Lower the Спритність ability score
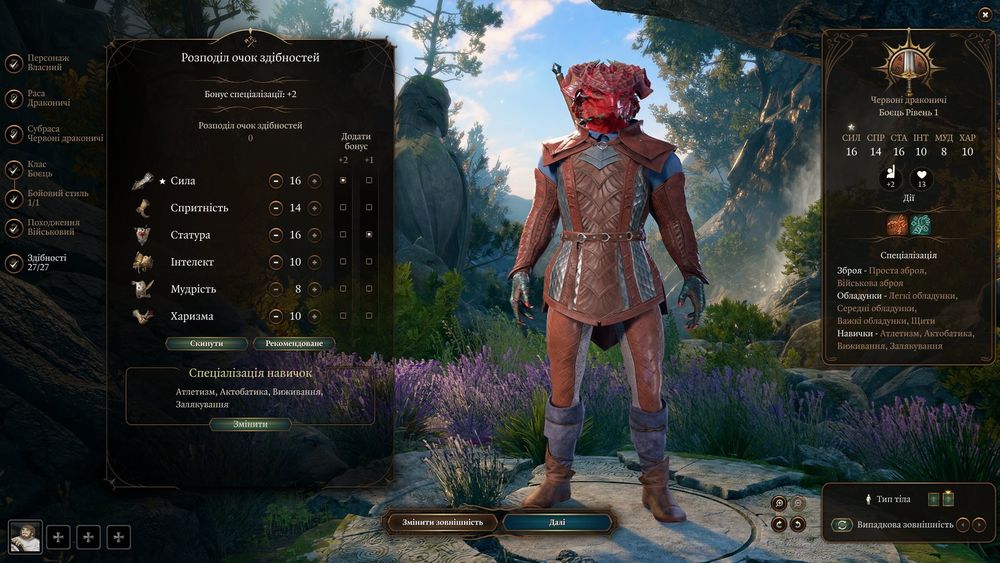1000x563 pixels. click(276, 208)
